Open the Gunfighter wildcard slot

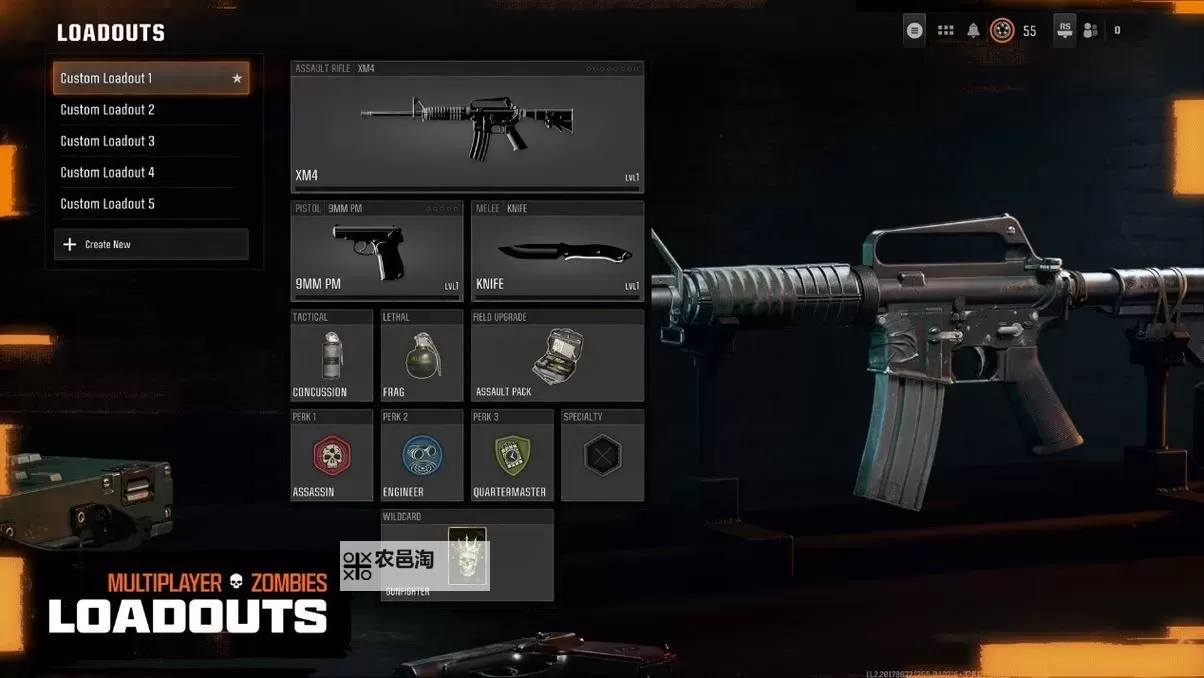click(x=467, y=556)
